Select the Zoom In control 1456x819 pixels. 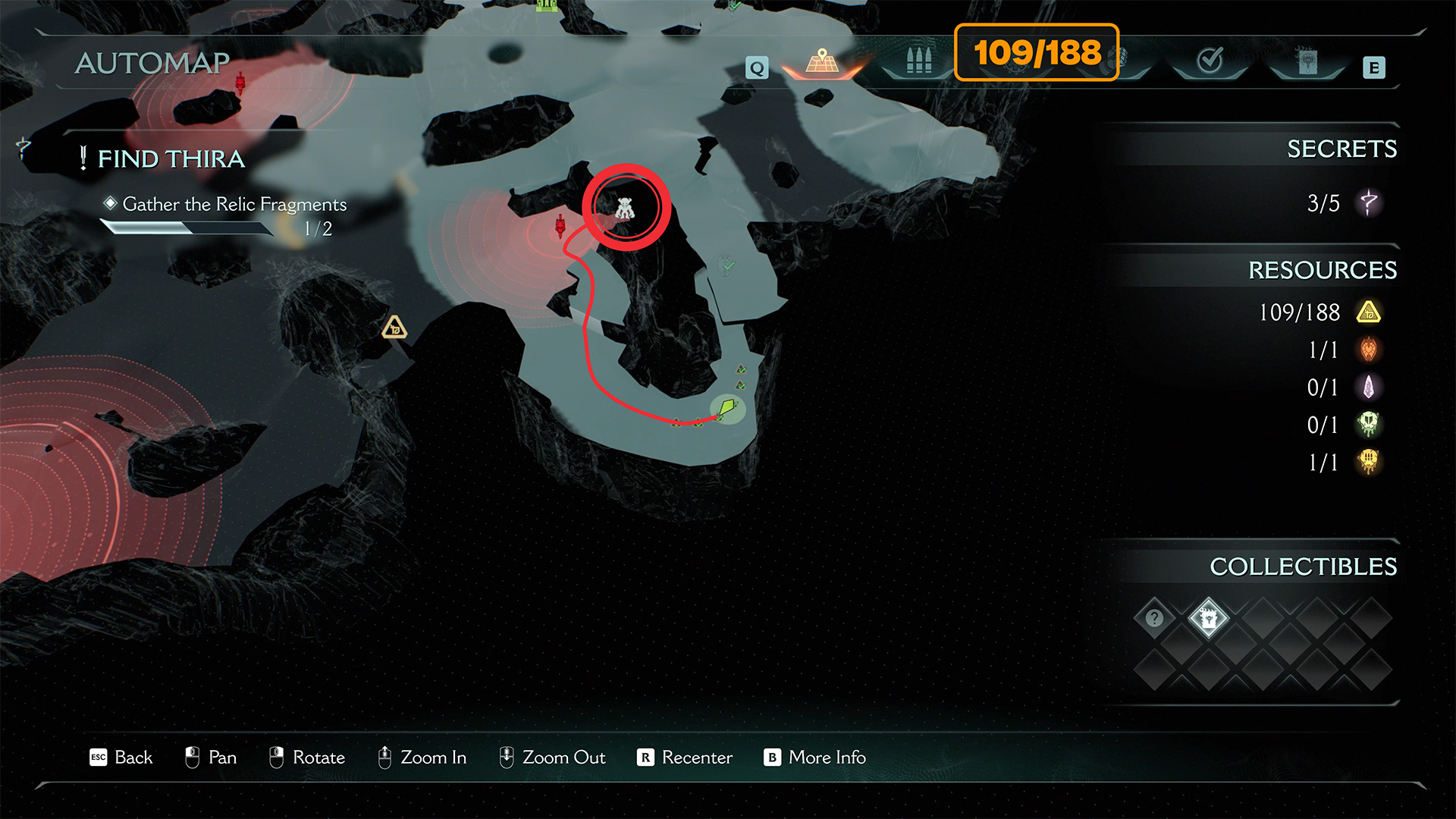click(x=422, y=758)
